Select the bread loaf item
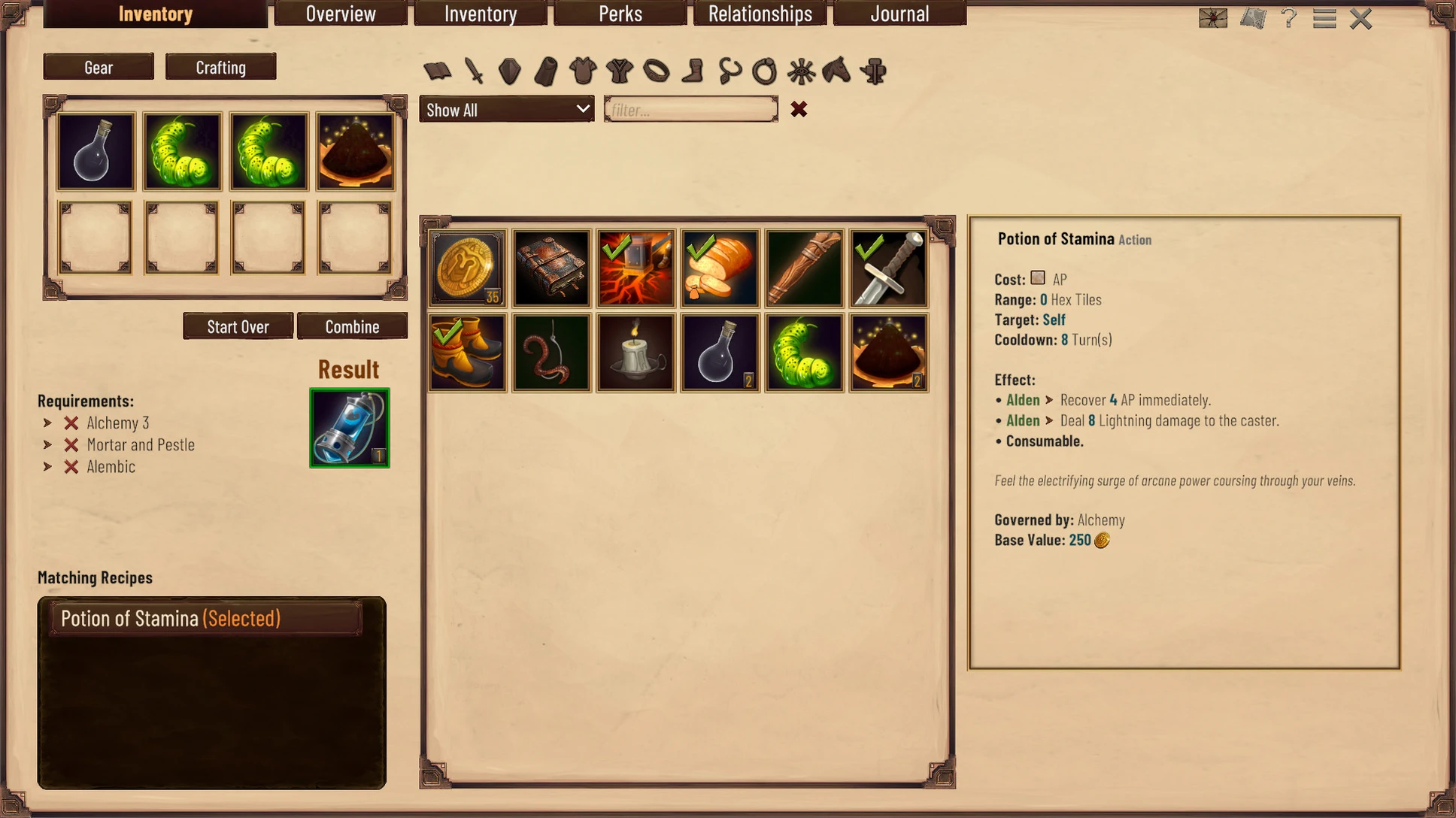Screen dimensions: 1456x818 (720, 268)
